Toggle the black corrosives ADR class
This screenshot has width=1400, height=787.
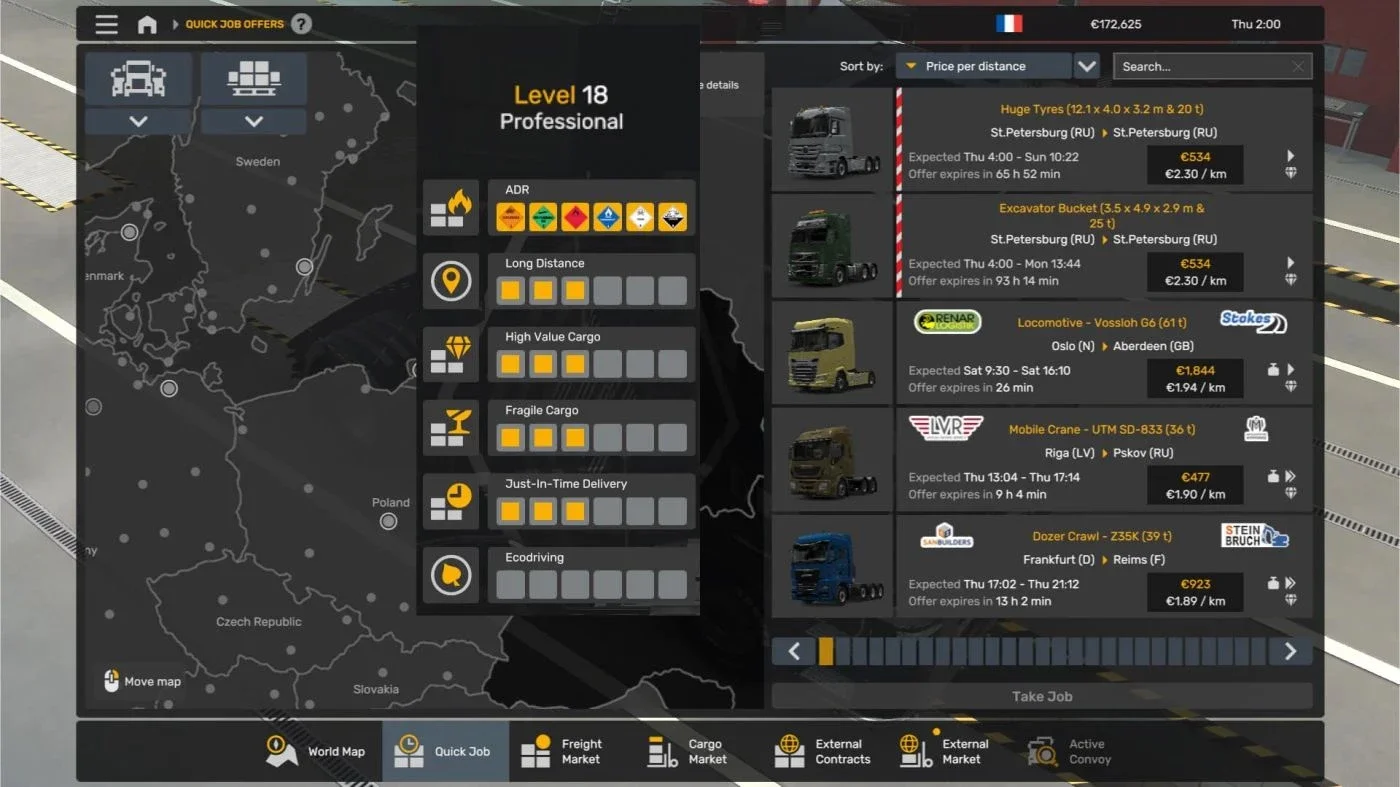pos(672,215)
